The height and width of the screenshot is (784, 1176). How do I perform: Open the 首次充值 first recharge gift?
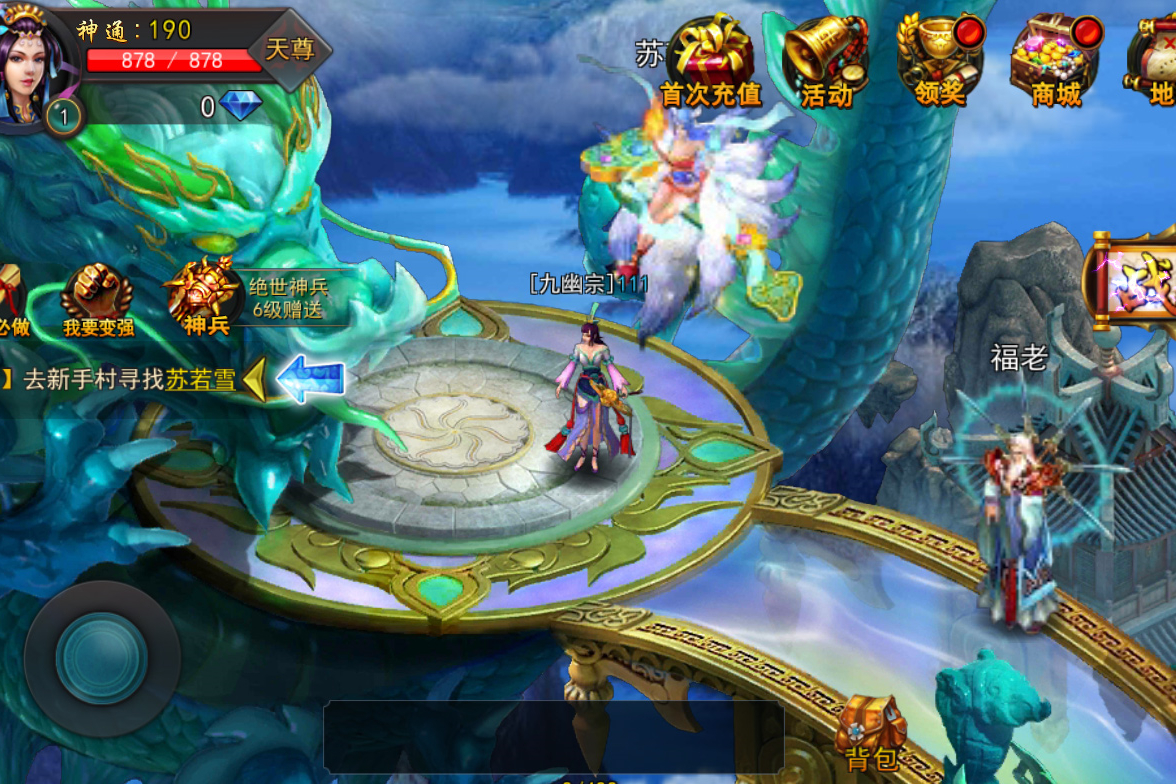point(711,60)
